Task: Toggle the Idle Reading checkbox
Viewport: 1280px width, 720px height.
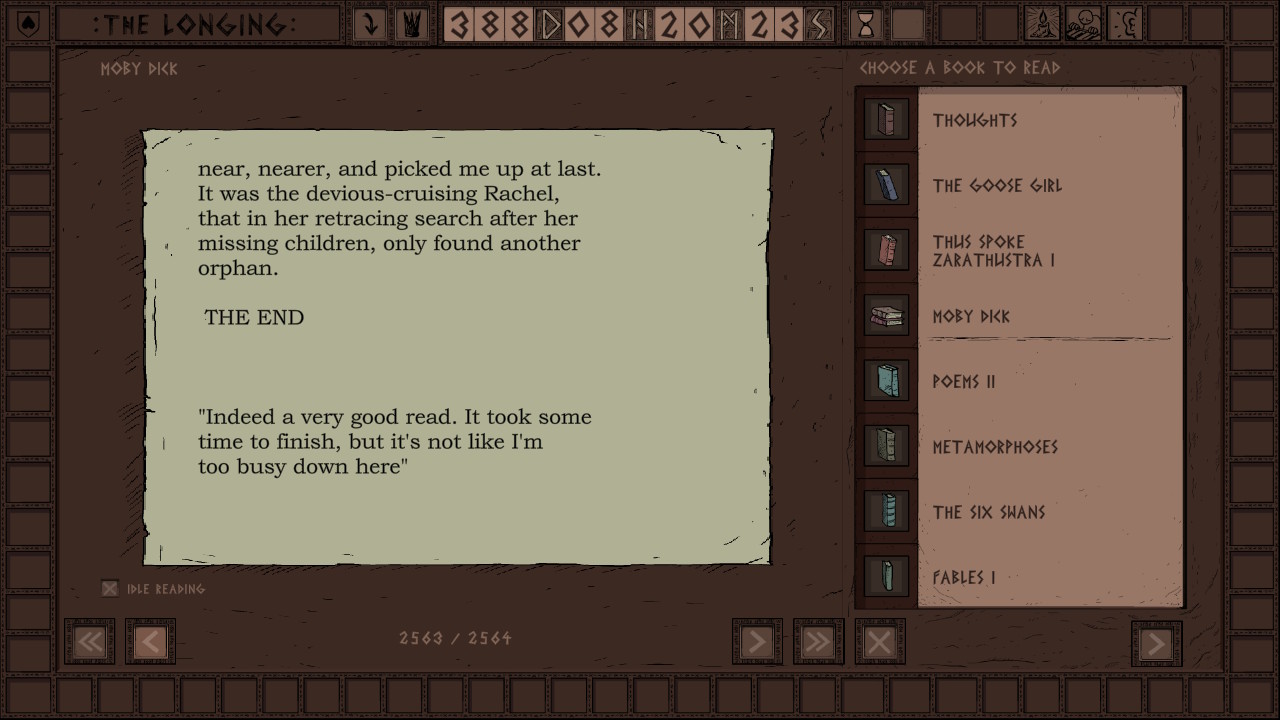Action: click(110, 589)
